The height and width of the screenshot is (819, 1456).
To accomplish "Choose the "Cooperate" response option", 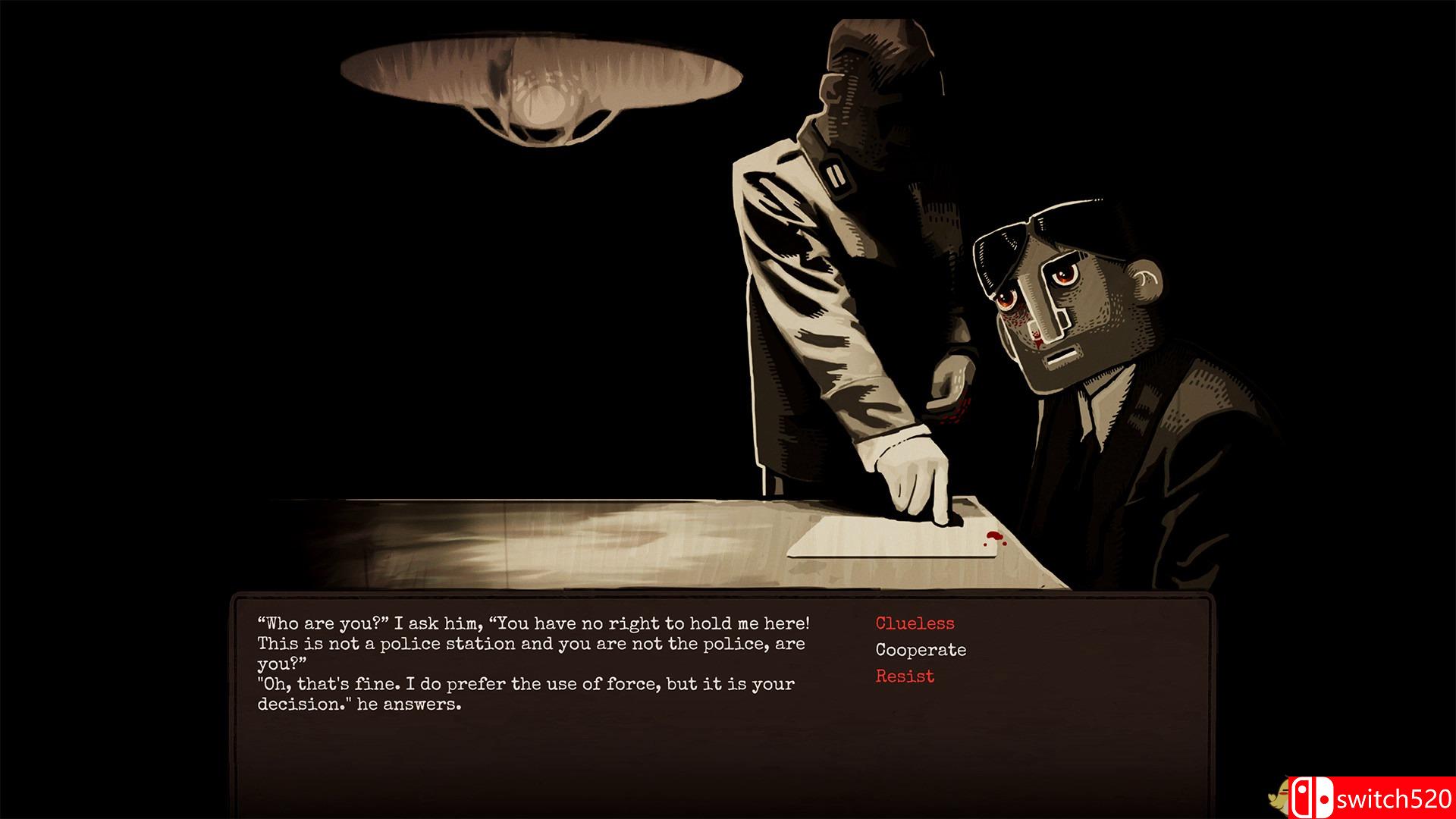I will [x=920, y=649].
